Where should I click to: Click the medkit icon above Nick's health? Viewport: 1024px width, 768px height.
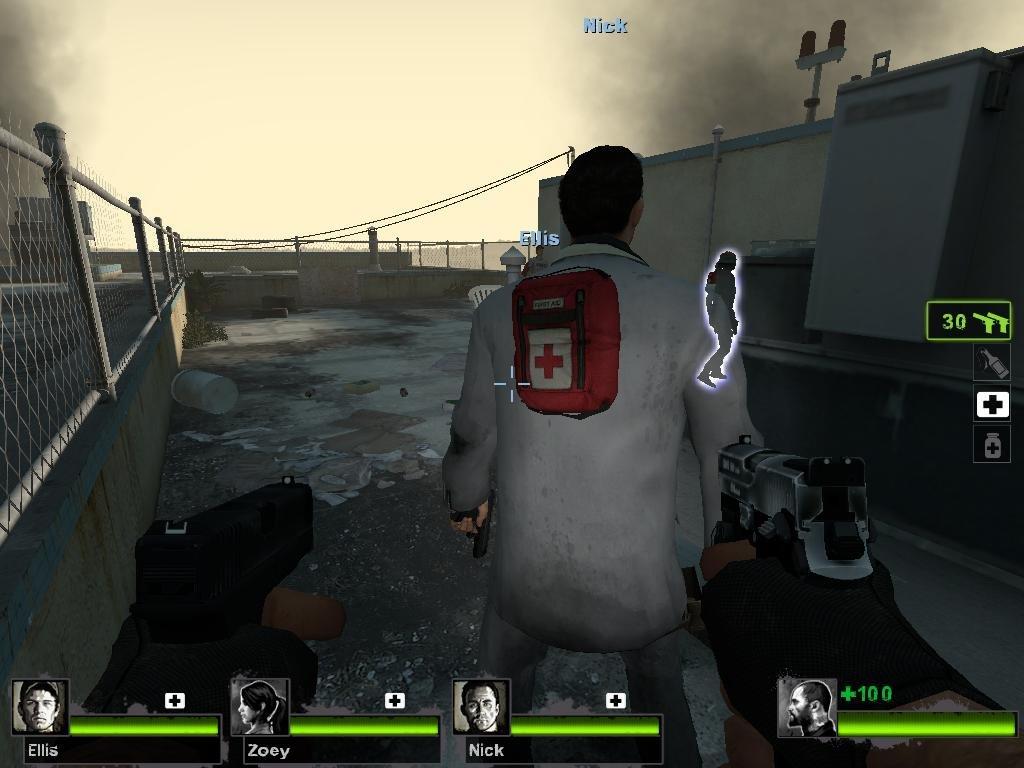[x=616, y=701]
